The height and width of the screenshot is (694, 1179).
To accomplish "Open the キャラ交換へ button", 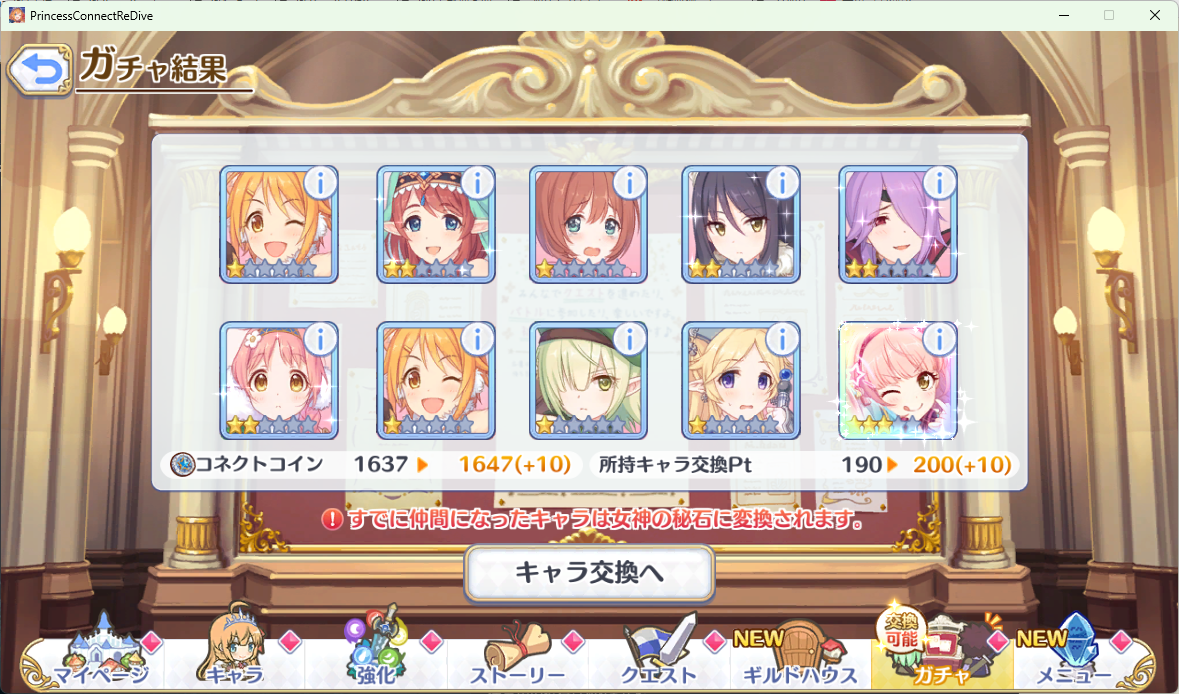I will [589, 573].
